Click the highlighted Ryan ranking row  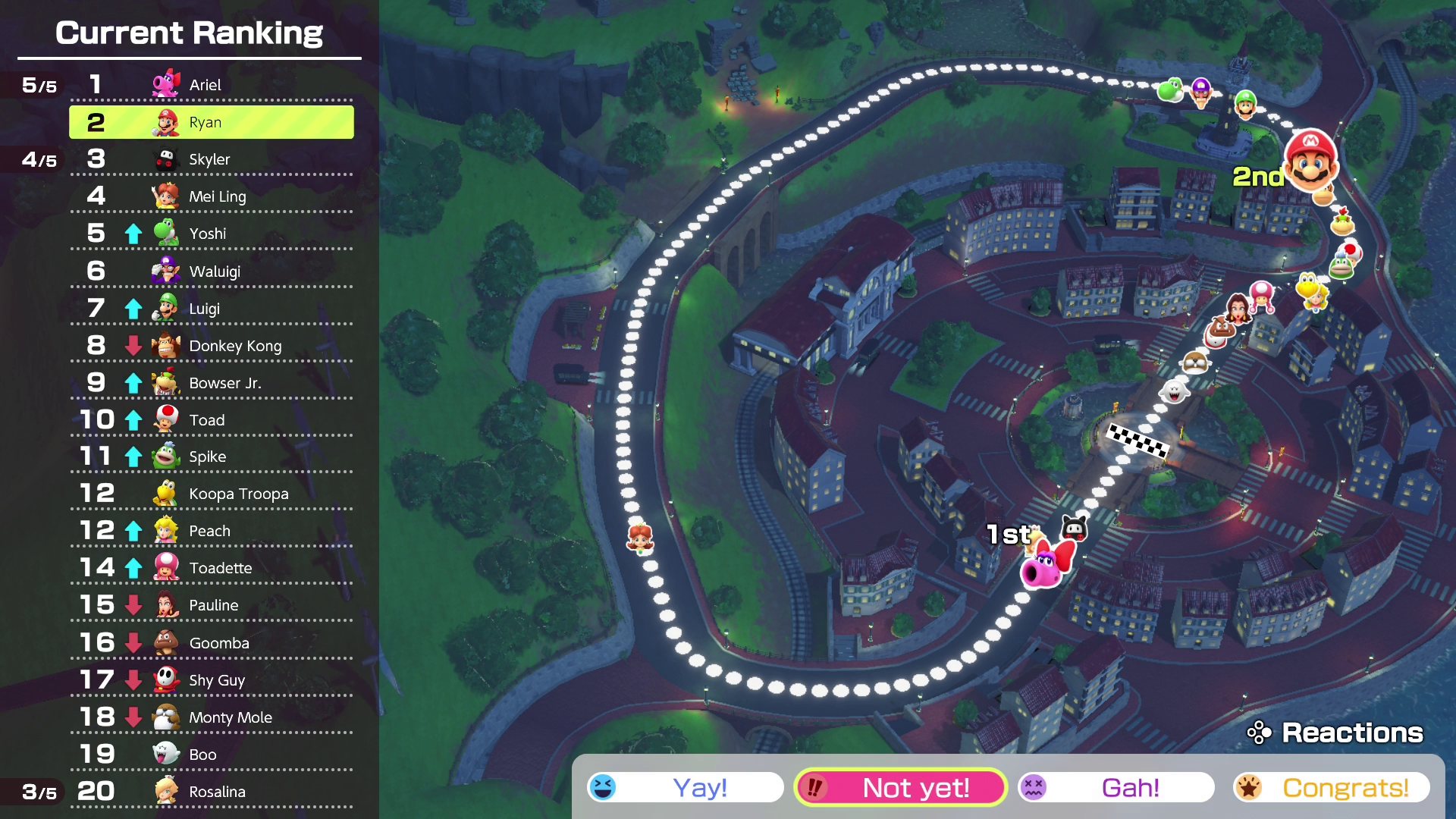coord(212,122)
